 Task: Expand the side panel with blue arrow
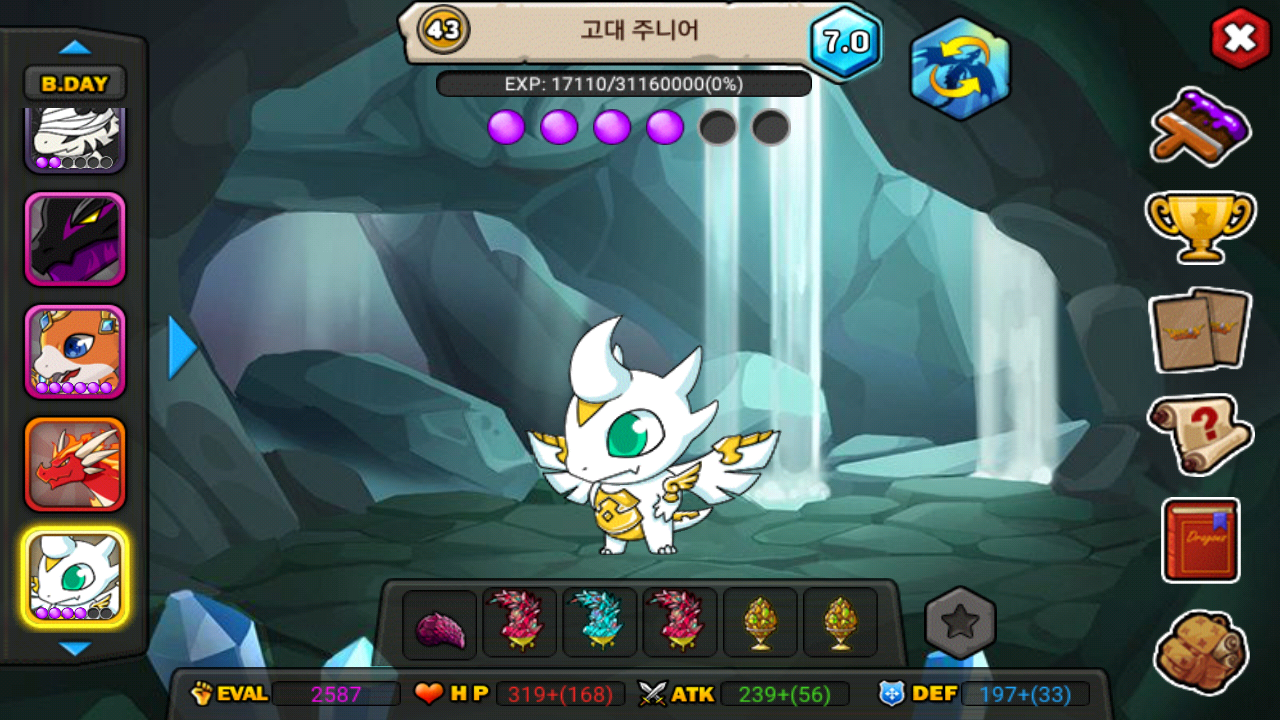[181, 347]
